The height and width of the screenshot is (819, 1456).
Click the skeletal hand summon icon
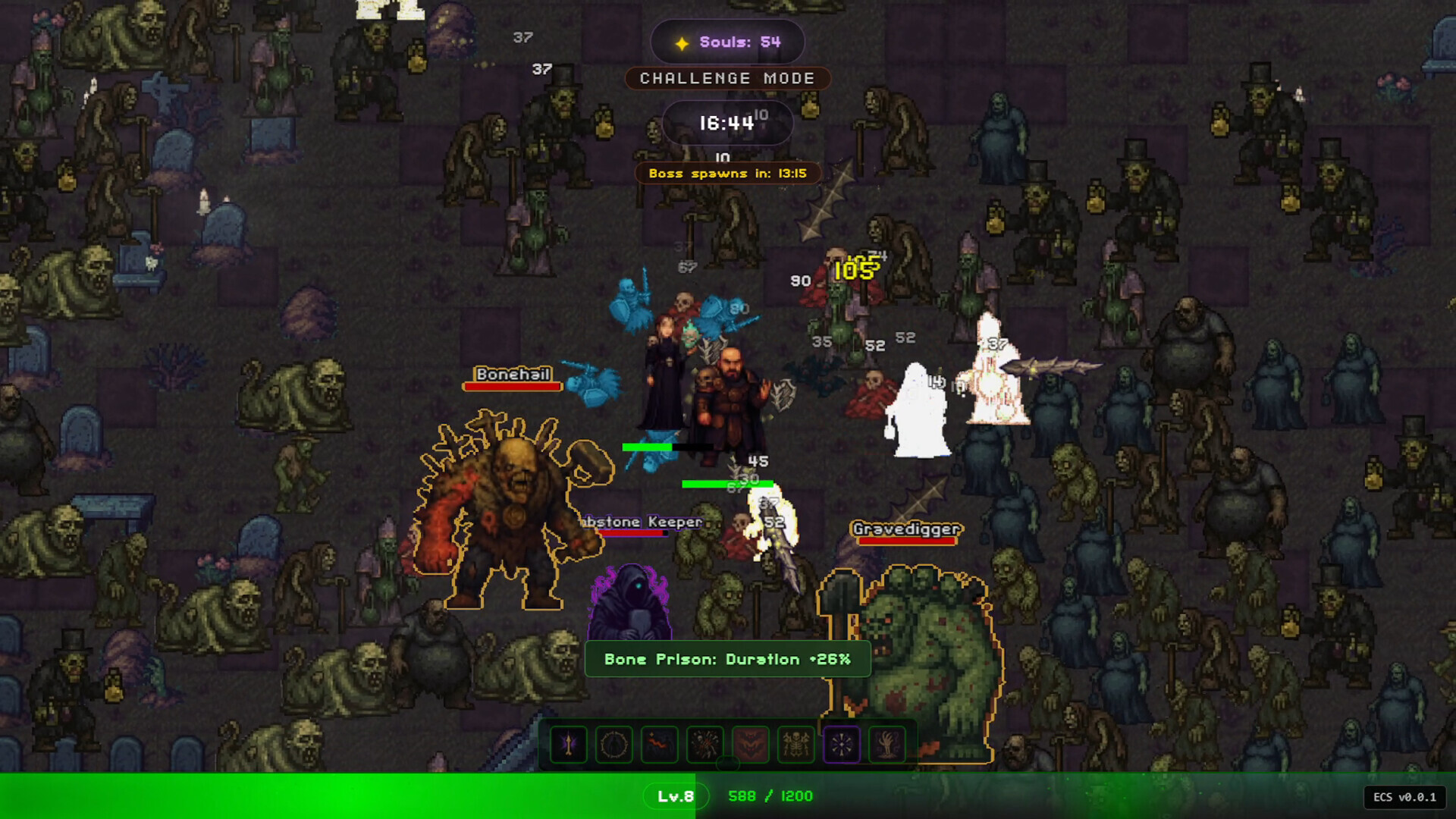pyautogui.click(x=887, y=745)
